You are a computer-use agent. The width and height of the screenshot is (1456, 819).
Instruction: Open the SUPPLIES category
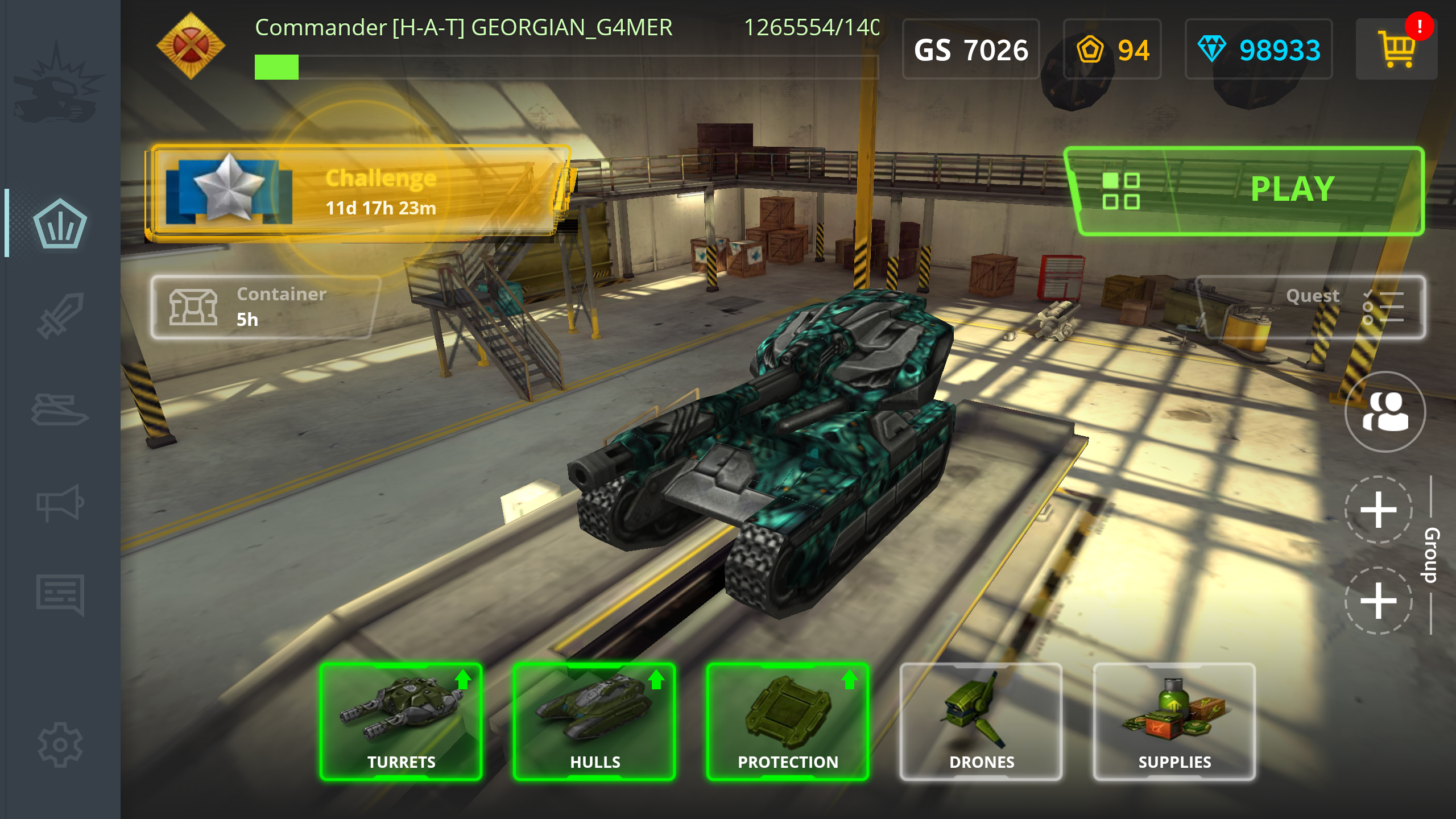tap(1174, 721)
